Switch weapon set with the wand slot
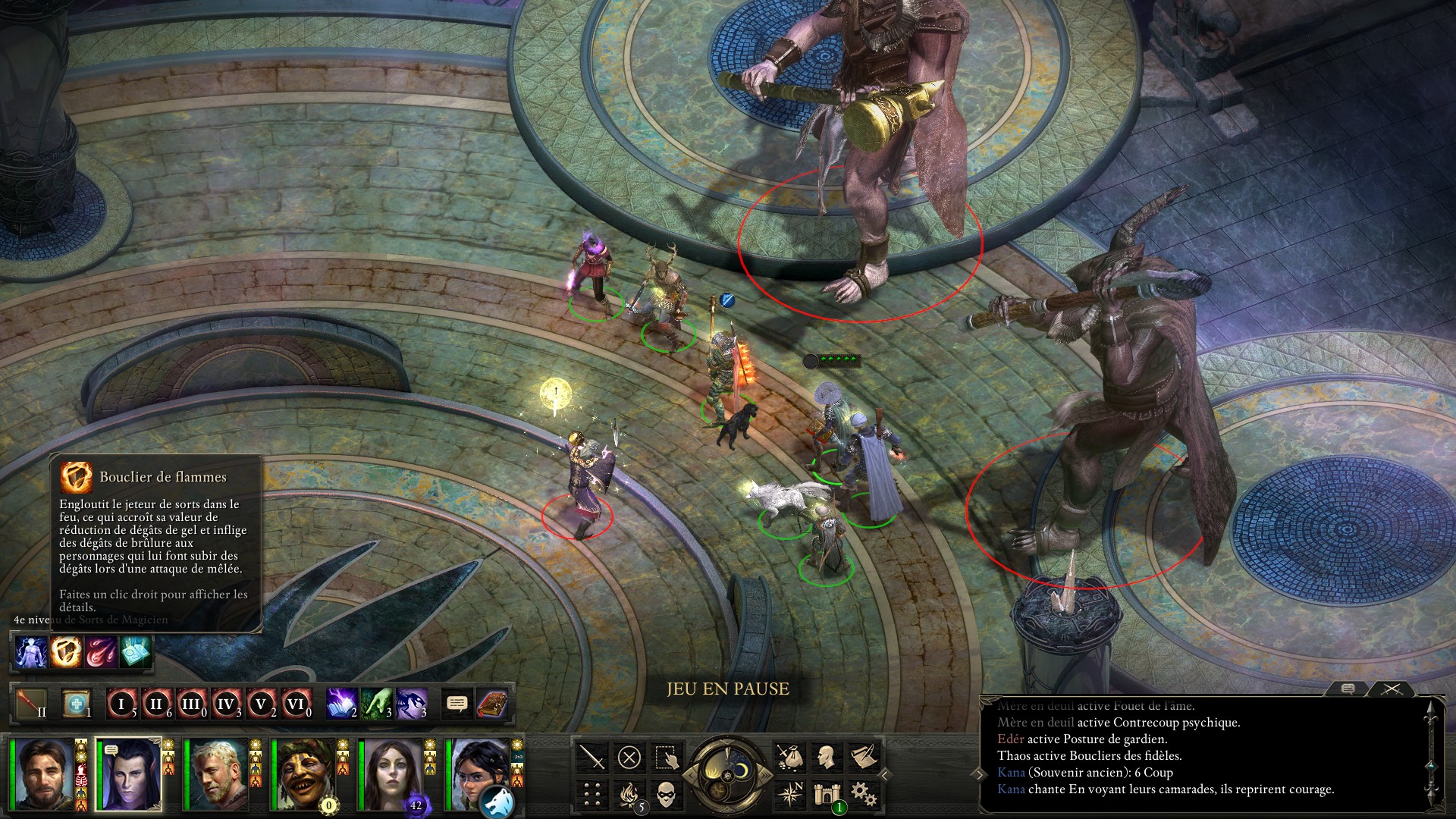 (x=31, y=704)
